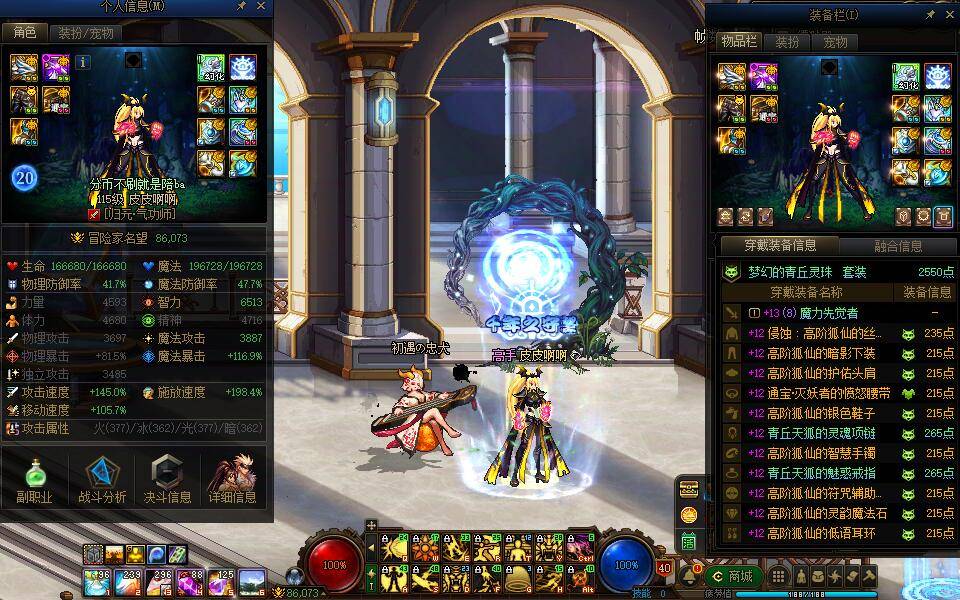Switch to the 物品栏 items tab
Image resolution: width=960 pixels, height=600 pixels.
tap(740, 42)
